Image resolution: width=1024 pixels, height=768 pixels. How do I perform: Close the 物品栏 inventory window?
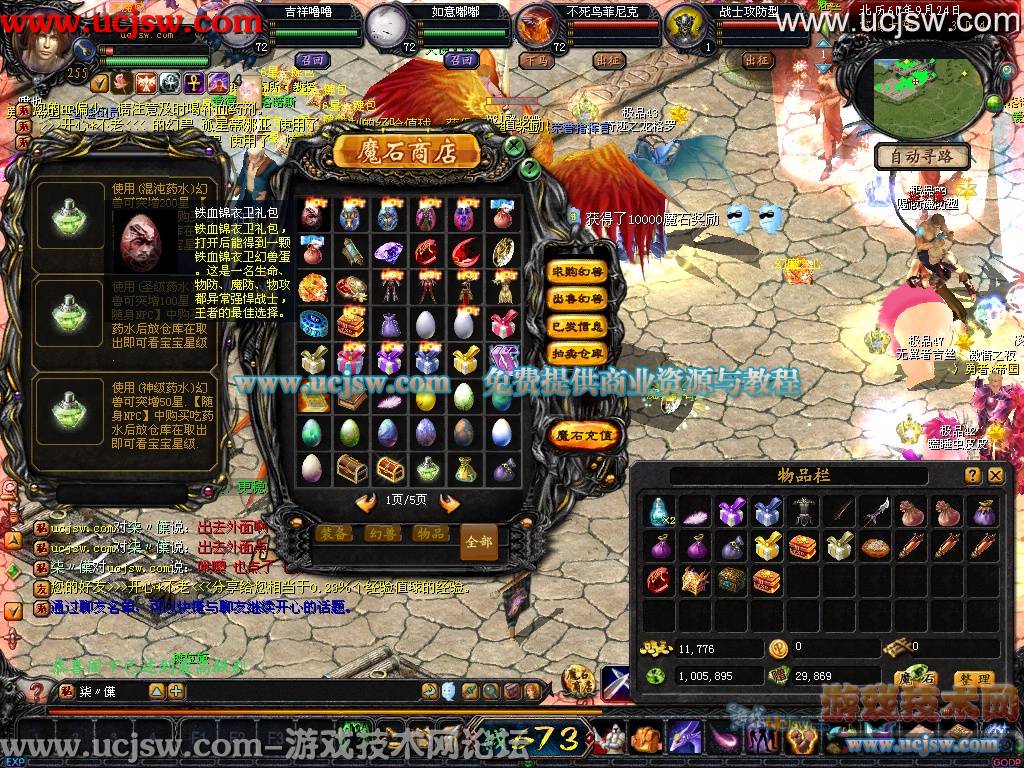point(995,476)
